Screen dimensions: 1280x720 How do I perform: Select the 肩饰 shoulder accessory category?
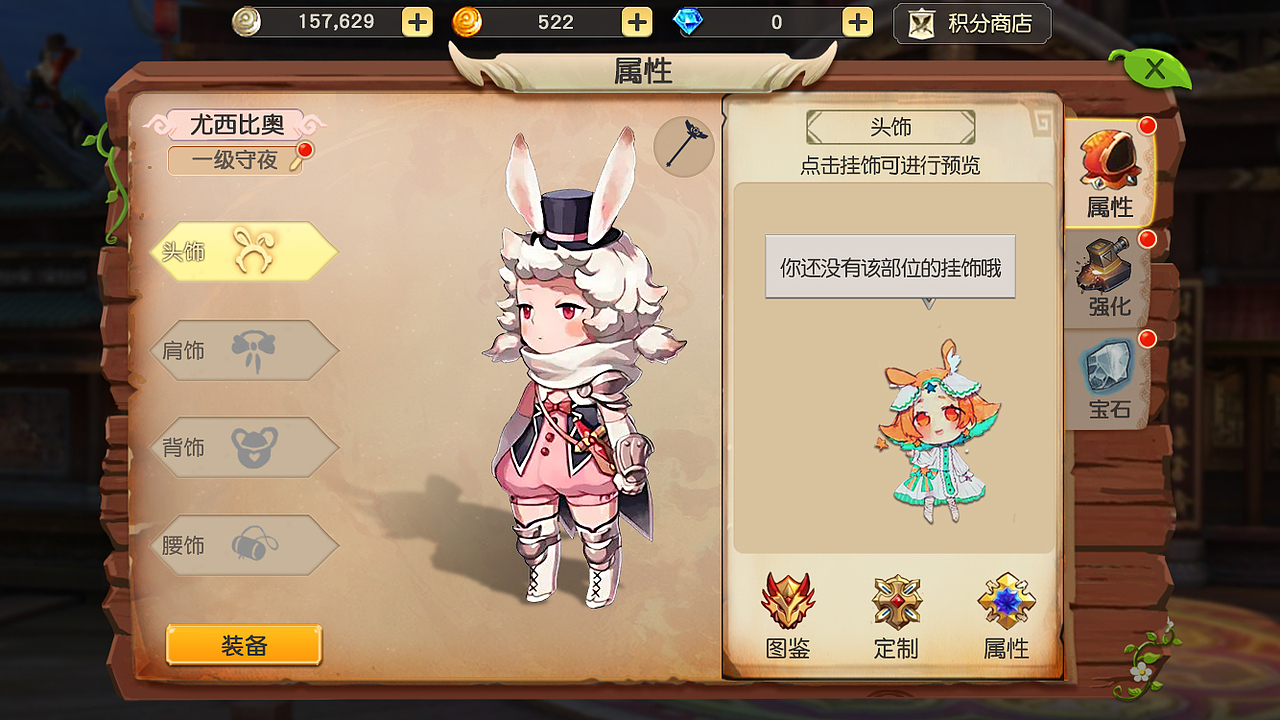(x=245, y=351)
